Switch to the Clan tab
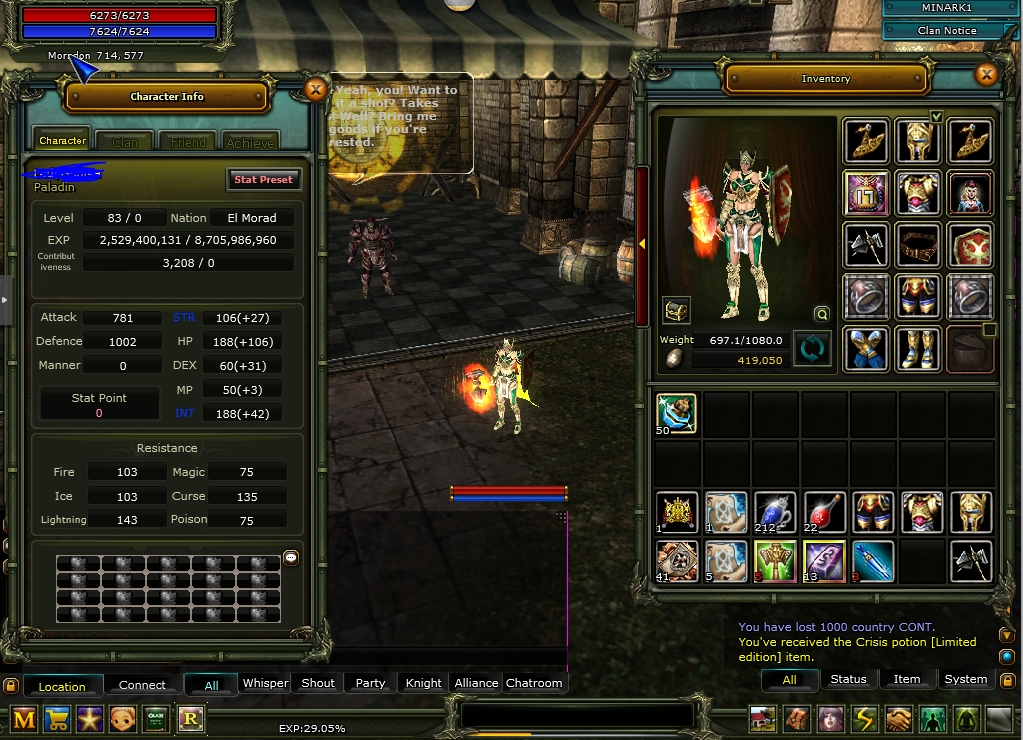 (x=125, y=142)
